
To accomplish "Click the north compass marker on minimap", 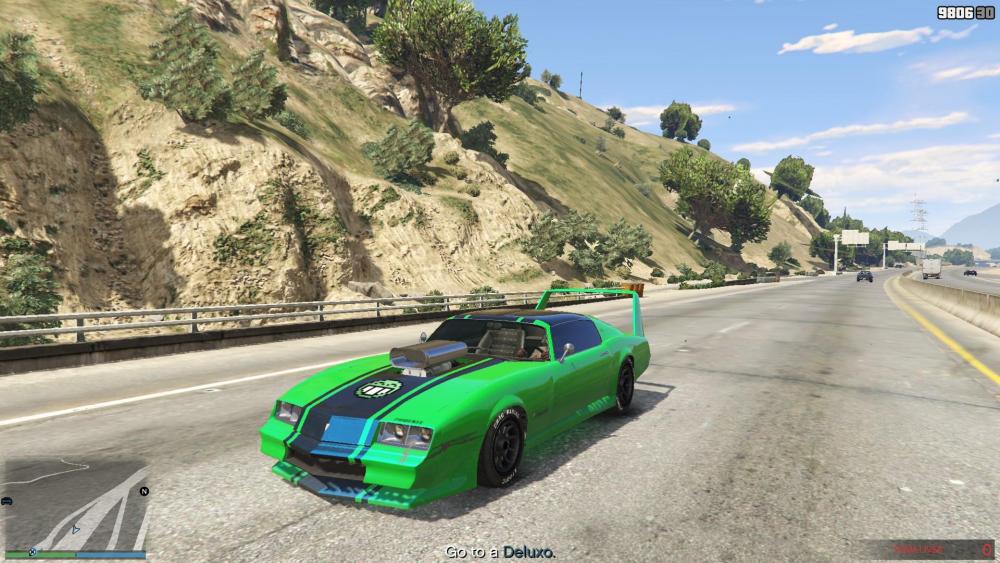I will click(x=144, y=491).
